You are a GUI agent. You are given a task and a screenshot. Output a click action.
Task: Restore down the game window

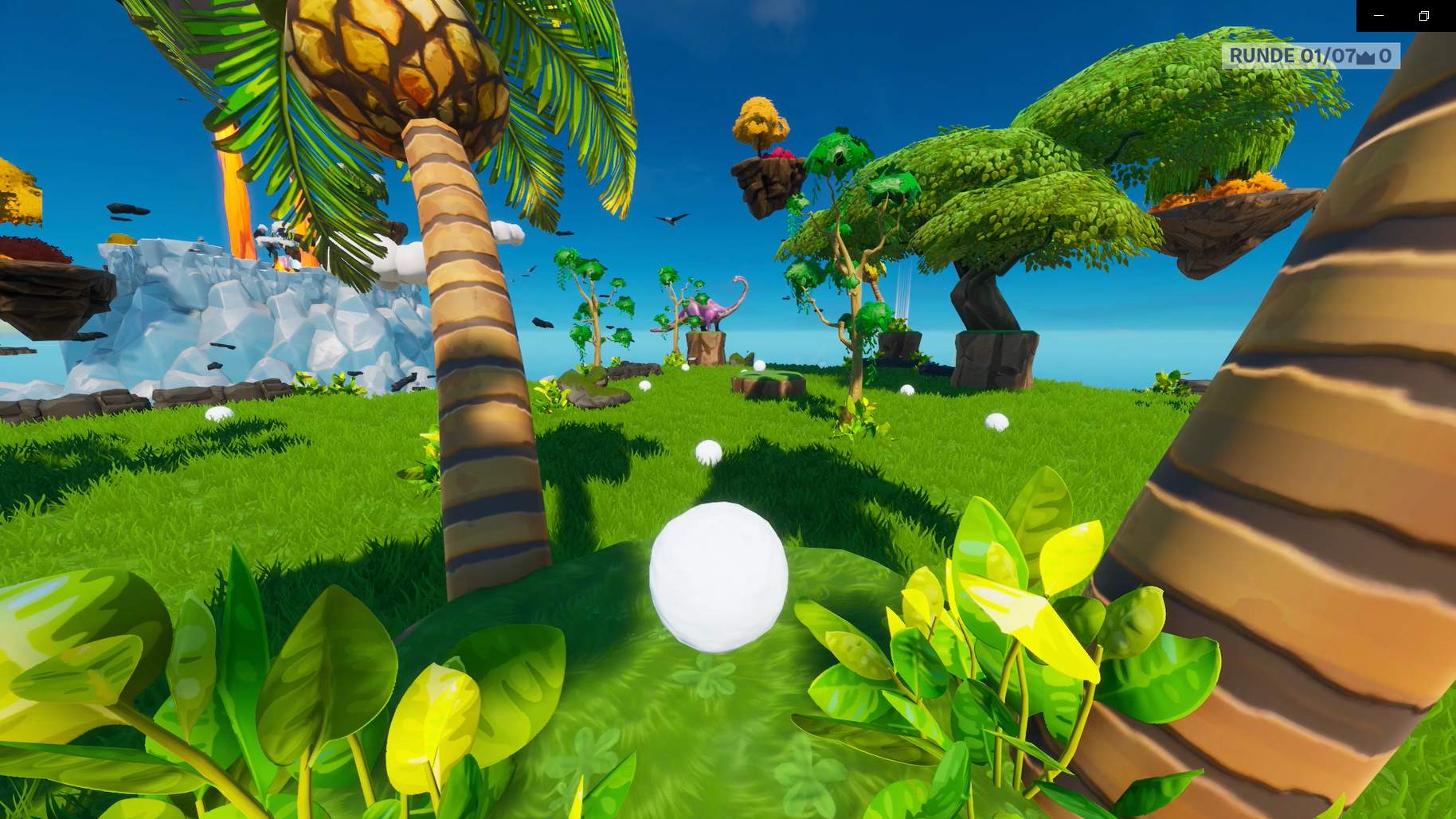click(x=1424, y=14)
